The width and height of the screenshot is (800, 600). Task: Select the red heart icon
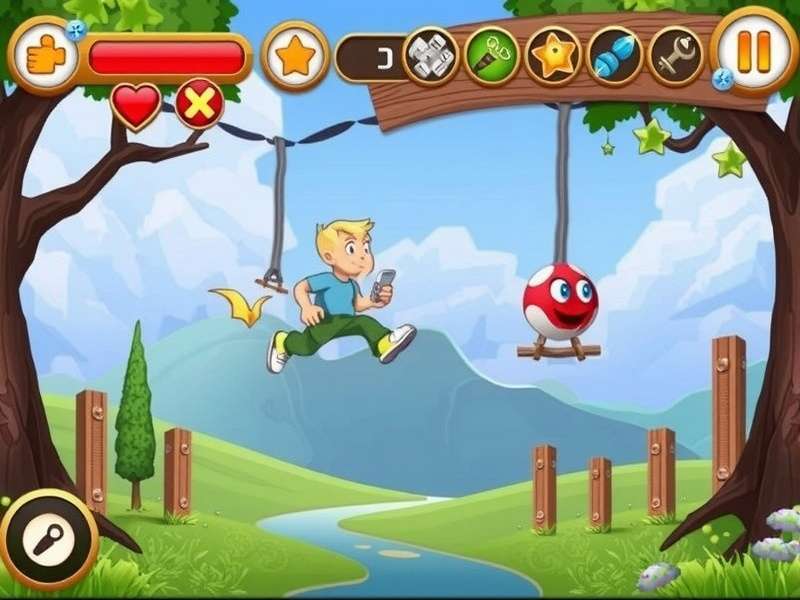(136, 104)
